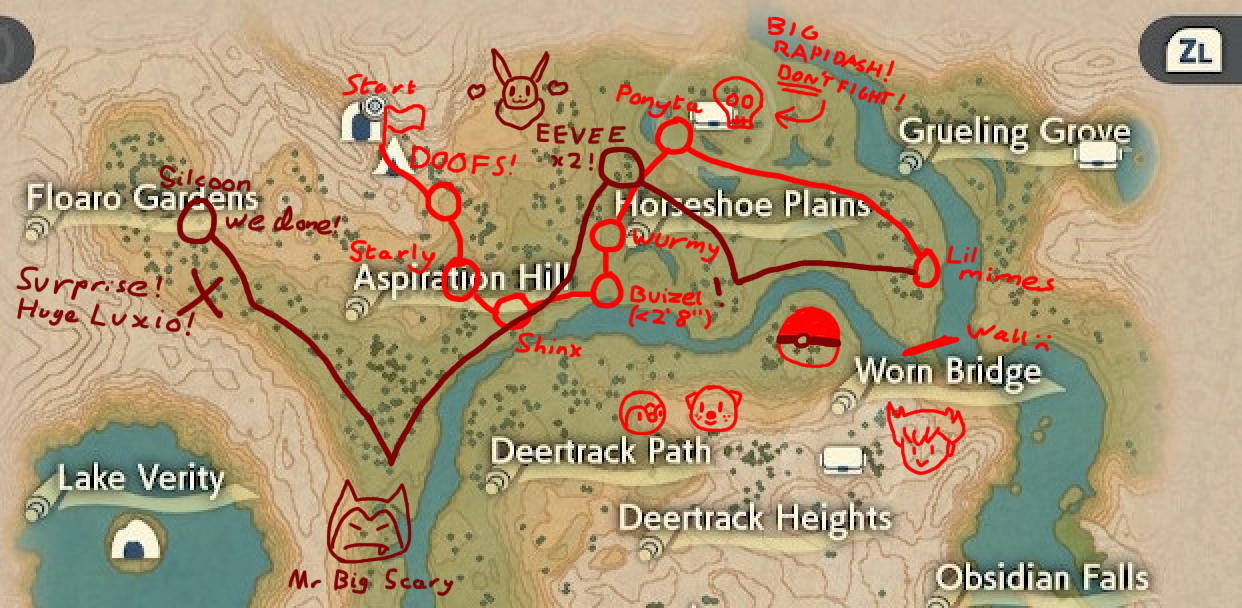The image size is (1242, 608).
Task: Select the camp icon below Worn Bridge
Action: point(843,458)
